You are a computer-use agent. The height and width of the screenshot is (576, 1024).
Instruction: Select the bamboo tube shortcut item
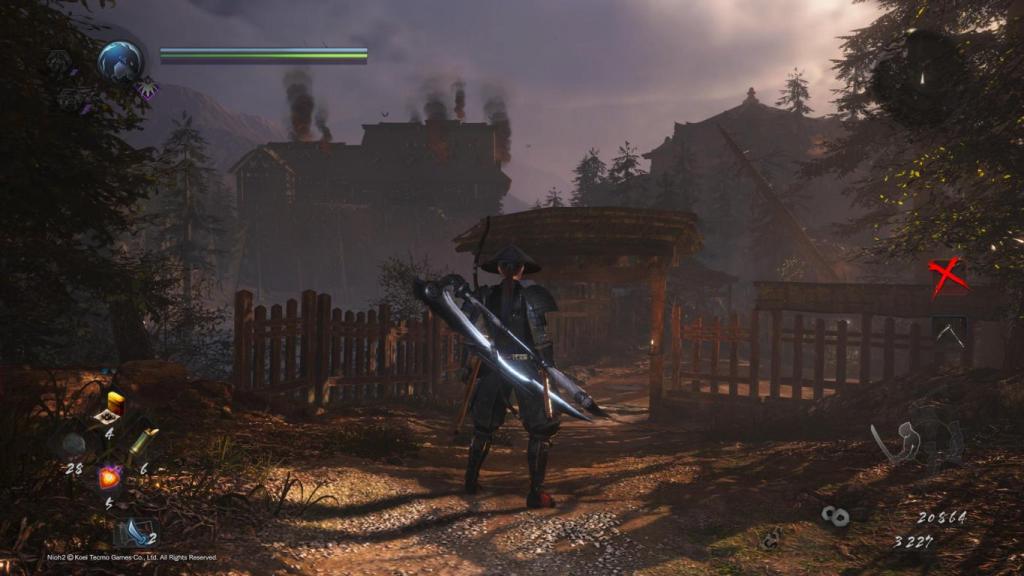(x=143, y=441)
